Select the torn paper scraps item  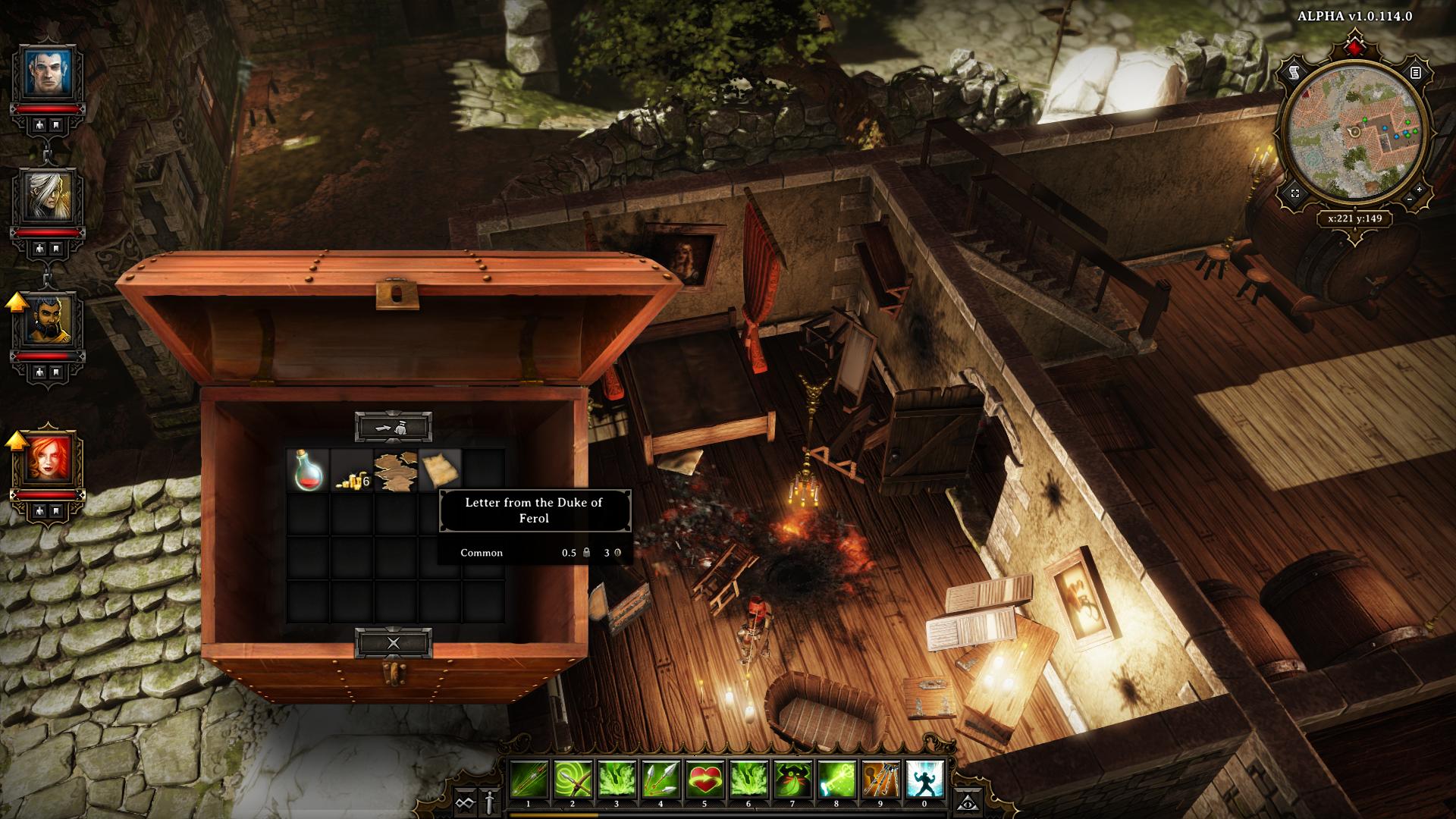(396, 471)
